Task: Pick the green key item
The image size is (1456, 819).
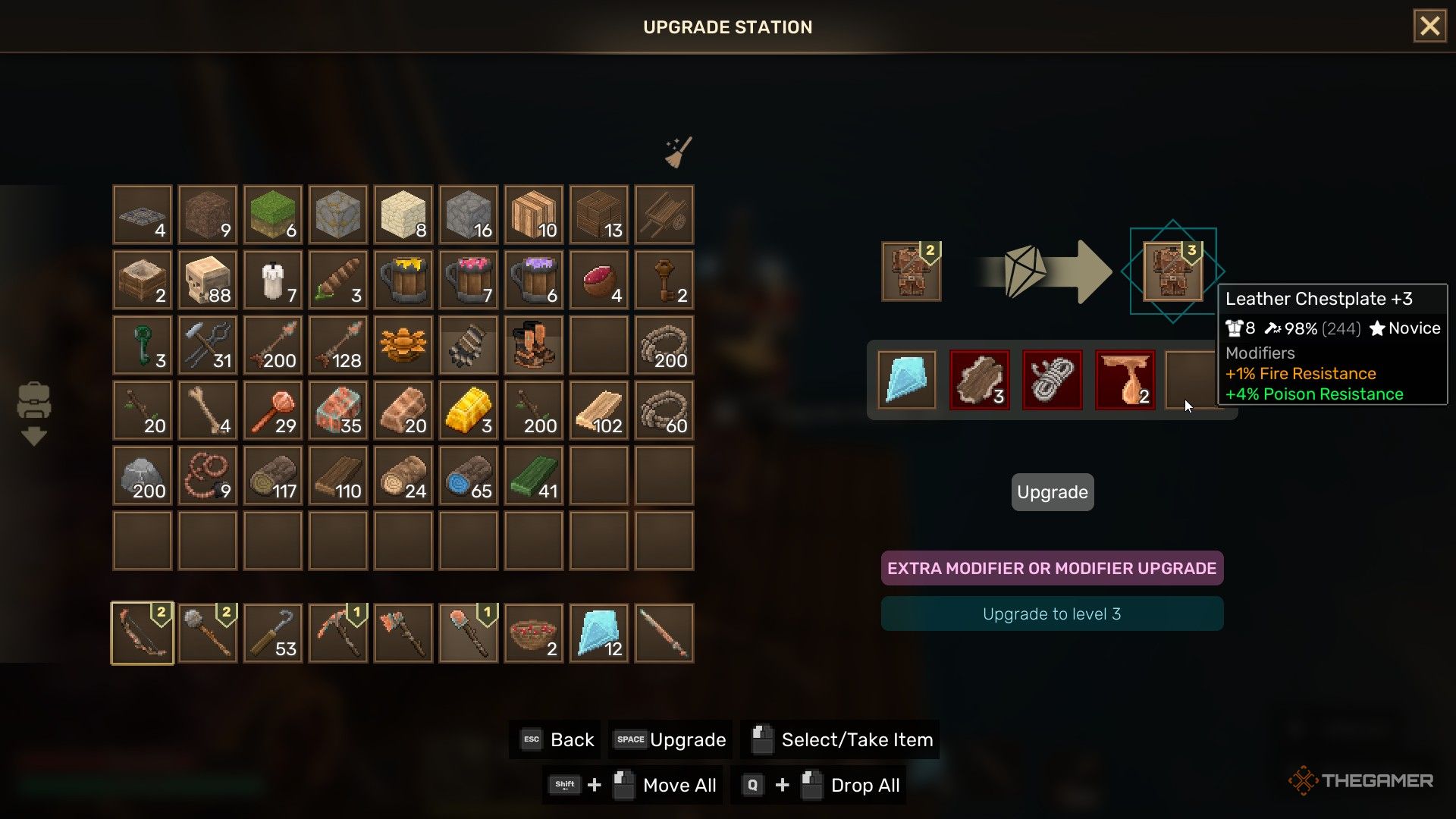Action: tap(143, 345)
